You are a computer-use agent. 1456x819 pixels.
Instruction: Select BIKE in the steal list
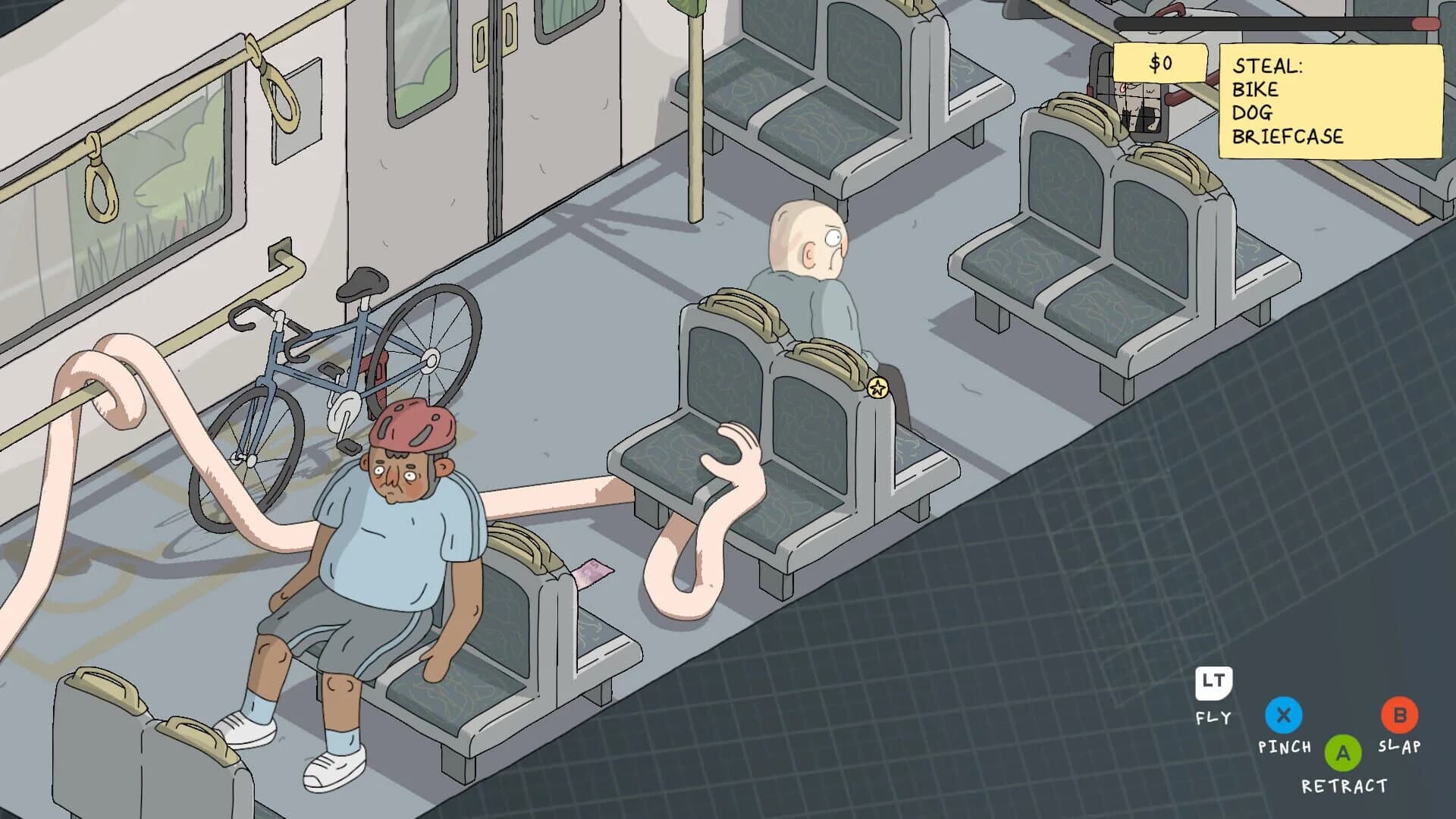[x=1257, y=89]
